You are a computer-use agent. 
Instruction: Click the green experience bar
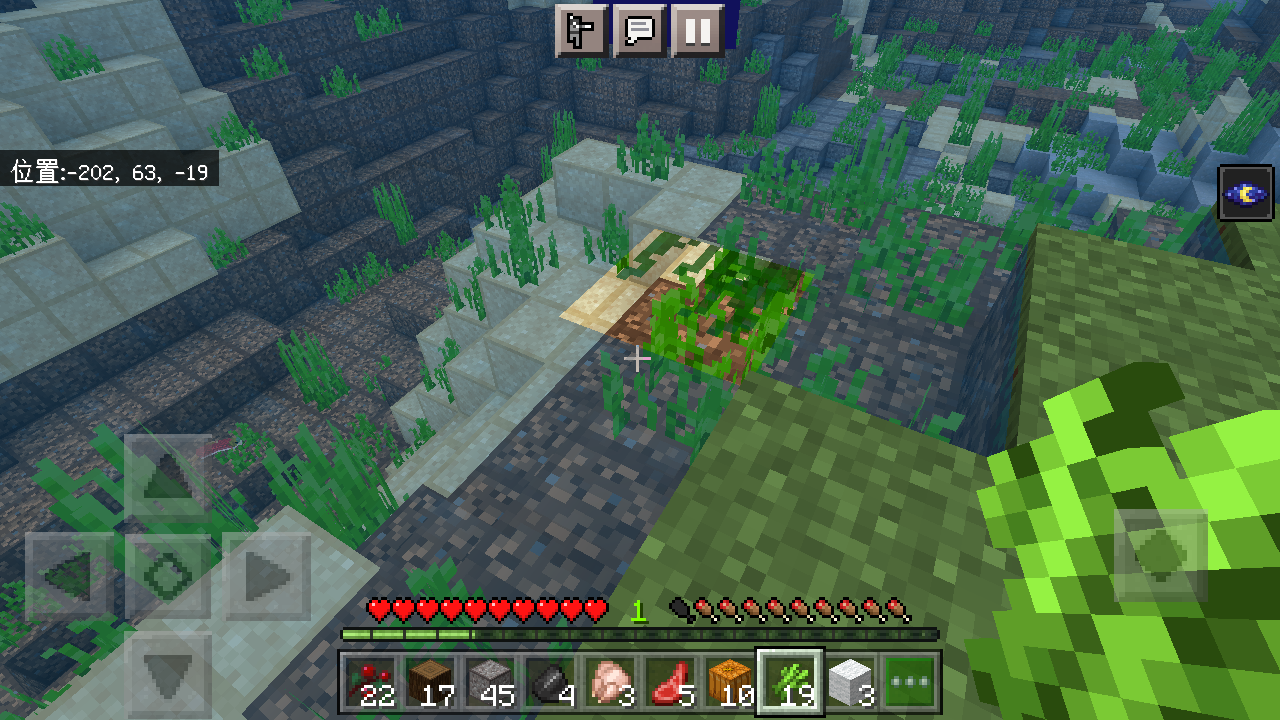pyautogui.click(x=640, y=633)
